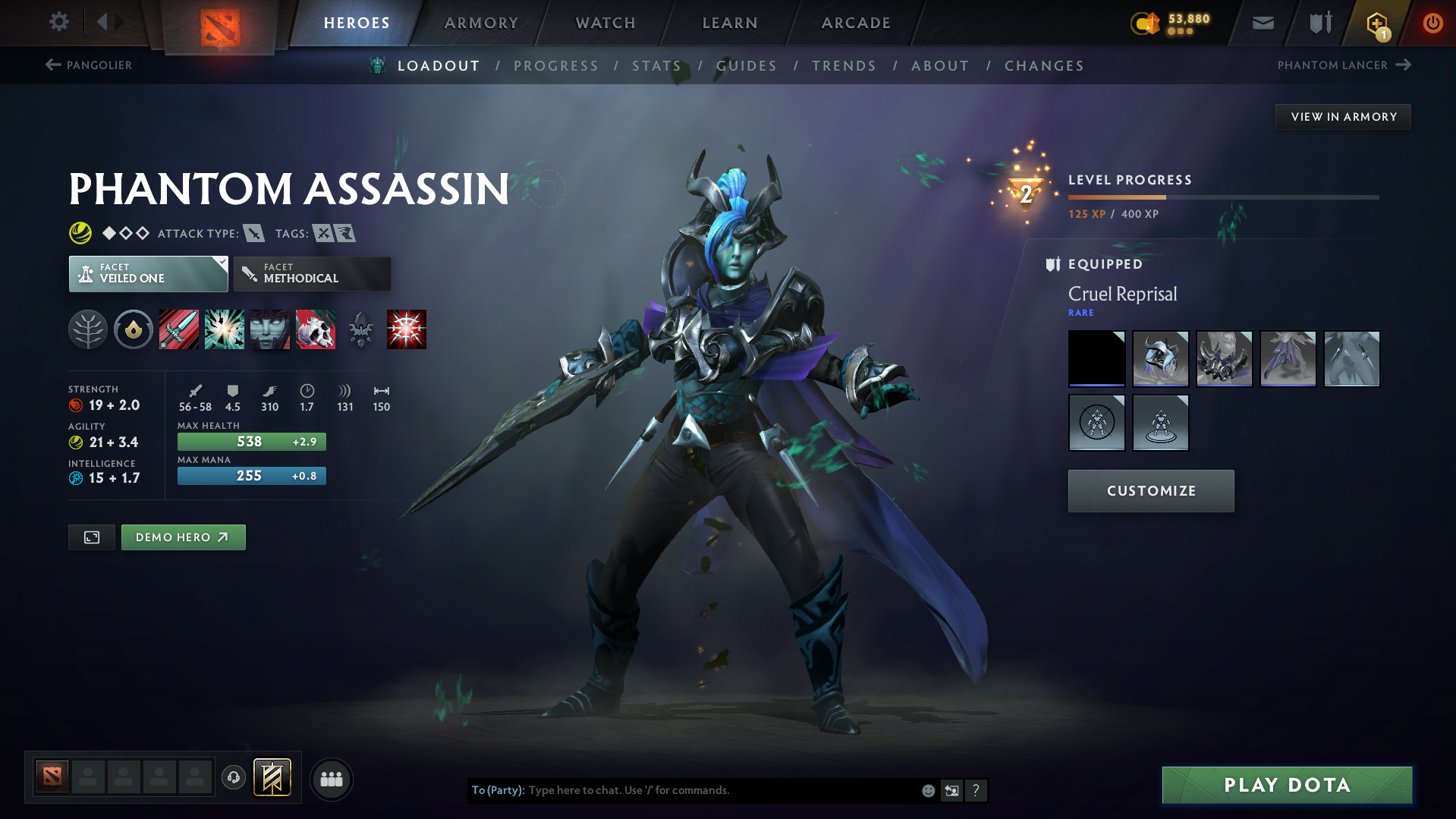Expand the Veiled One facet dropdown

(x=148, y=273)
